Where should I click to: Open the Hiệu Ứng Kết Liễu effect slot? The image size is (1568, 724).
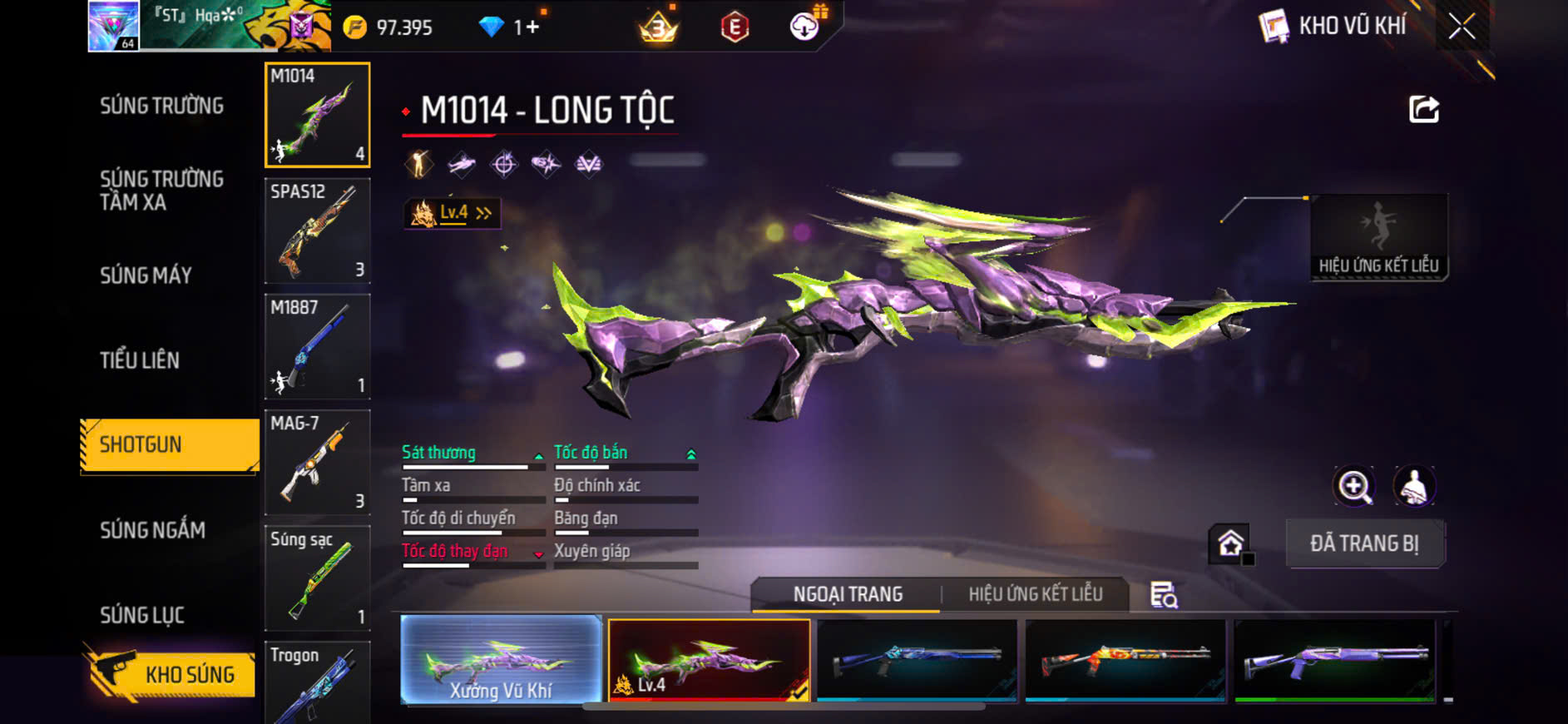click(x=1378, y=238)
